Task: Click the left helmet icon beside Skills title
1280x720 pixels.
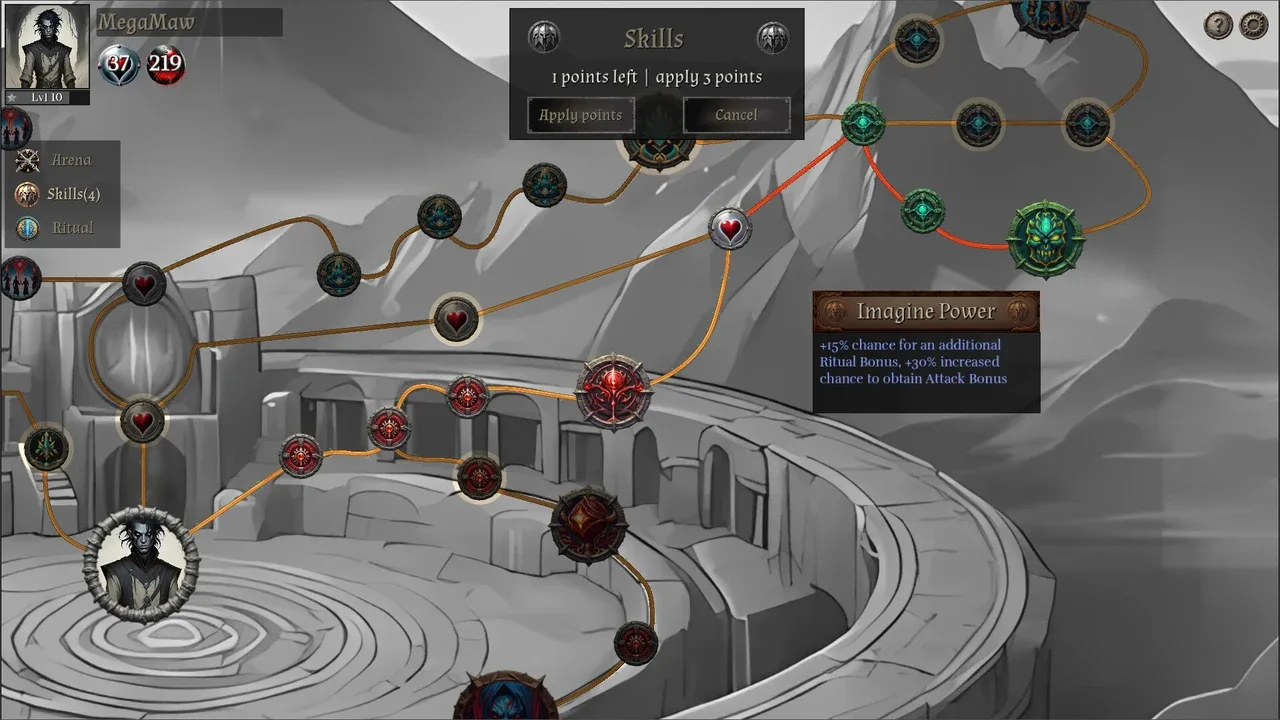Action: 544,38
